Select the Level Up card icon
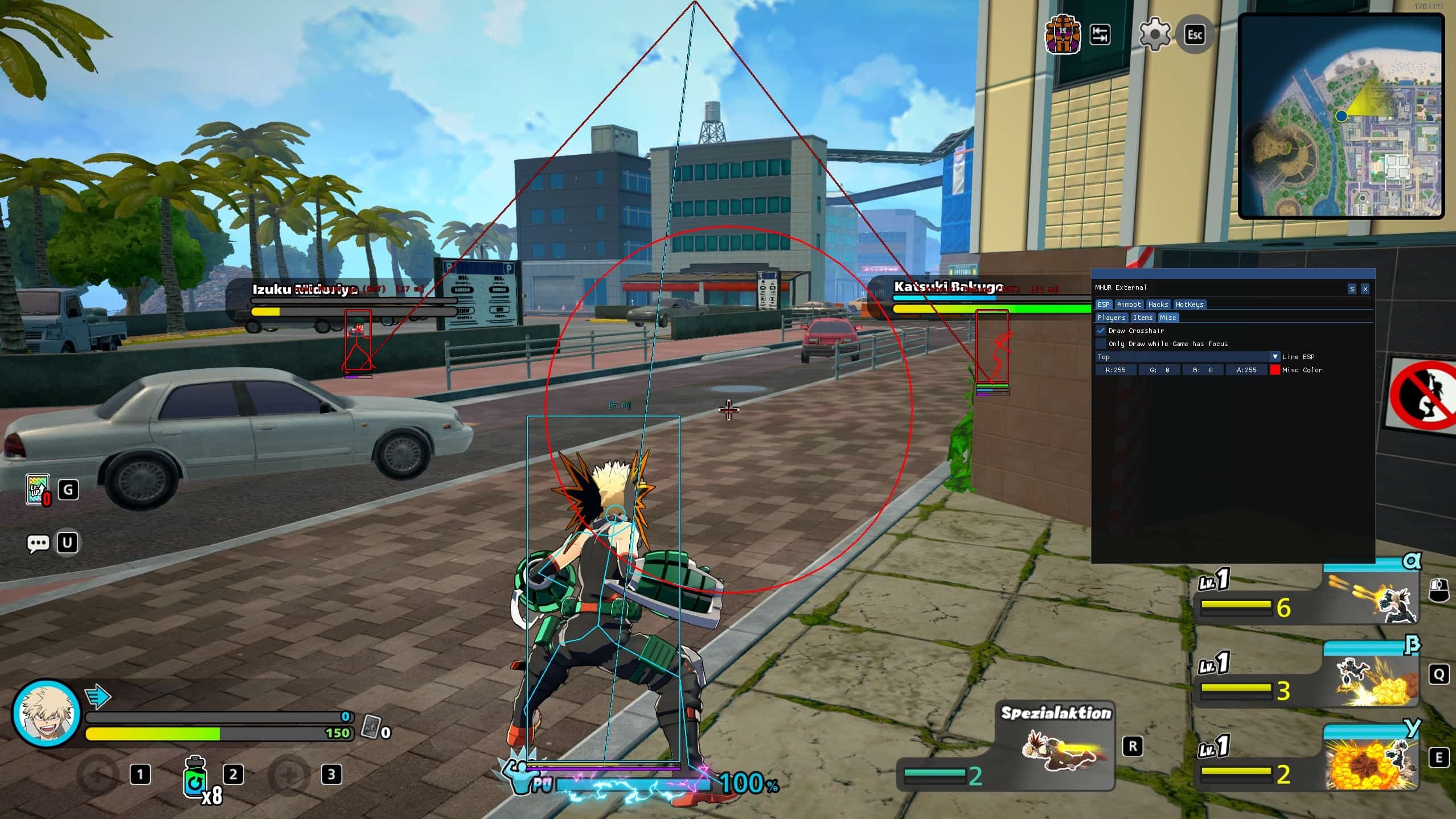This screenshot has height=819, width=1456. (x=38, y=489)
